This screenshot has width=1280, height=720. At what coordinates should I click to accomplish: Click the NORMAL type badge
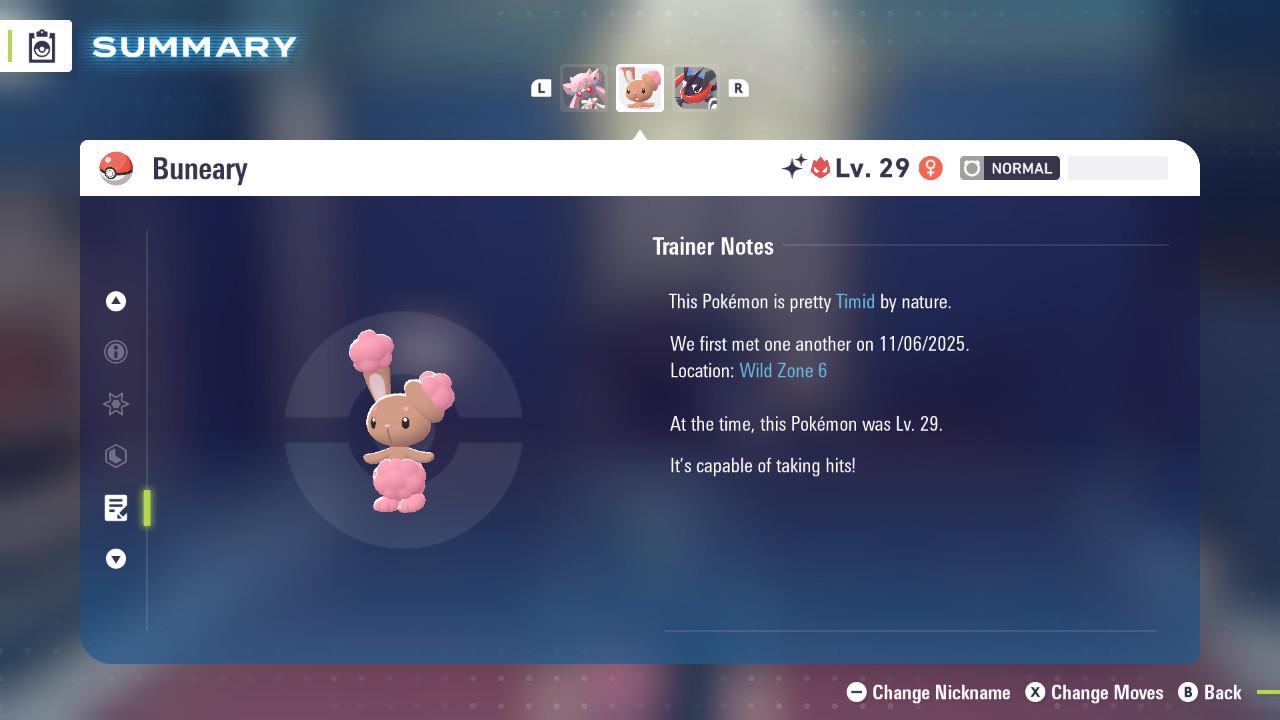point(1009,168)
